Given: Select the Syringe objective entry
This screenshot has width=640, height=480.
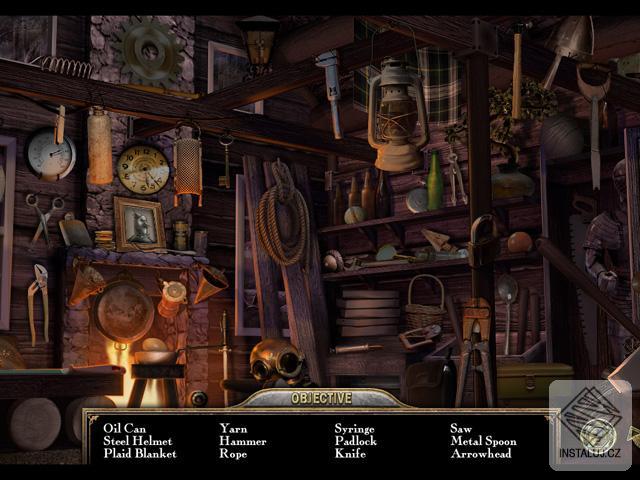Looking at the screenshot, I should click(354, 428).
